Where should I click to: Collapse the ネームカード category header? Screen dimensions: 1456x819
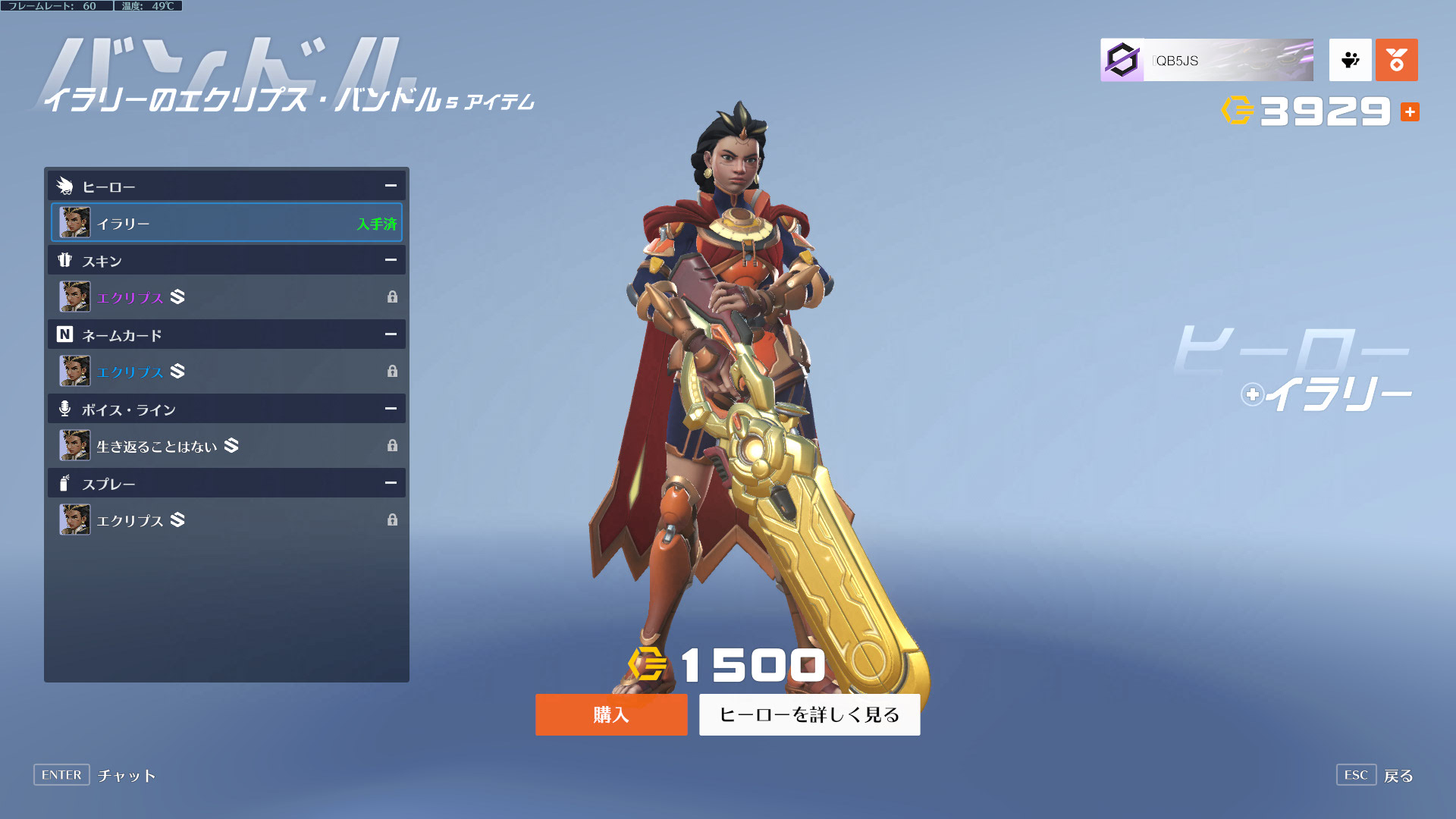click(391, 334)
